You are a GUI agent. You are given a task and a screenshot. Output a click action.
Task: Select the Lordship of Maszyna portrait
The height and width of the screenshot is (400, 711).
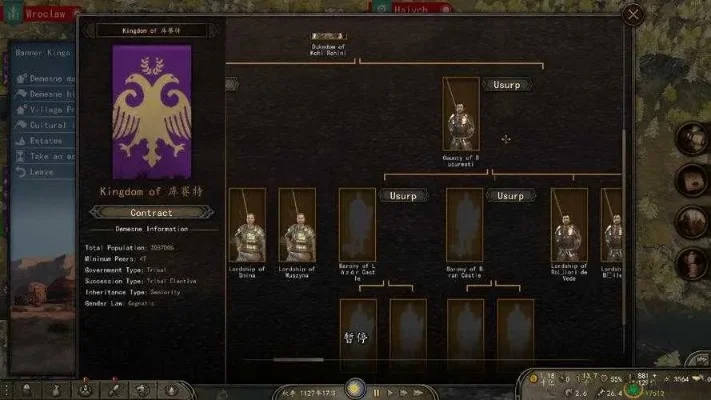[297, 225]
